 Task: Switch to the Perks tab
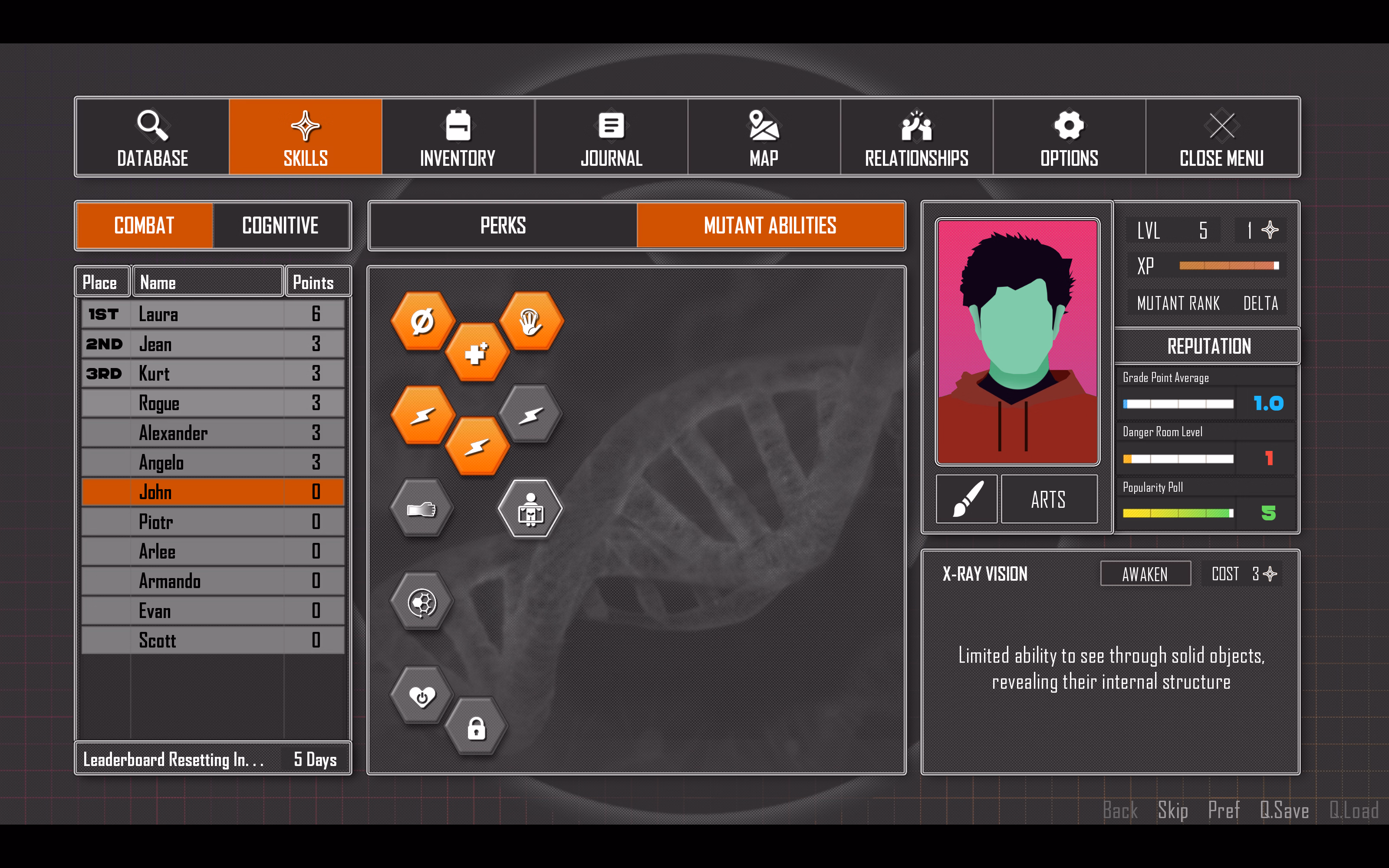coord(502,226)
